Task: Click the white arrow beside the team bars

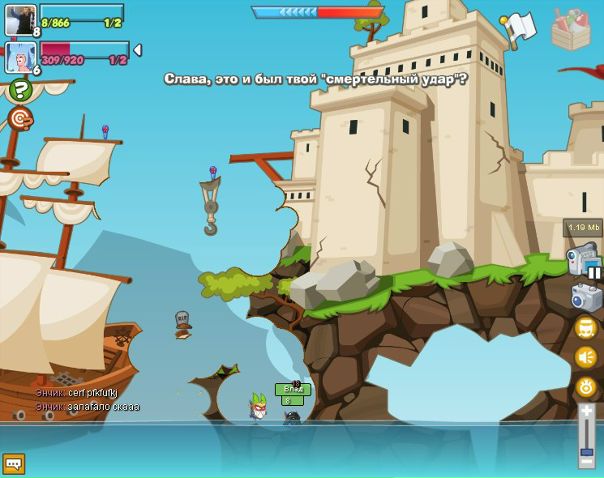Action: (x=137, y=50)
